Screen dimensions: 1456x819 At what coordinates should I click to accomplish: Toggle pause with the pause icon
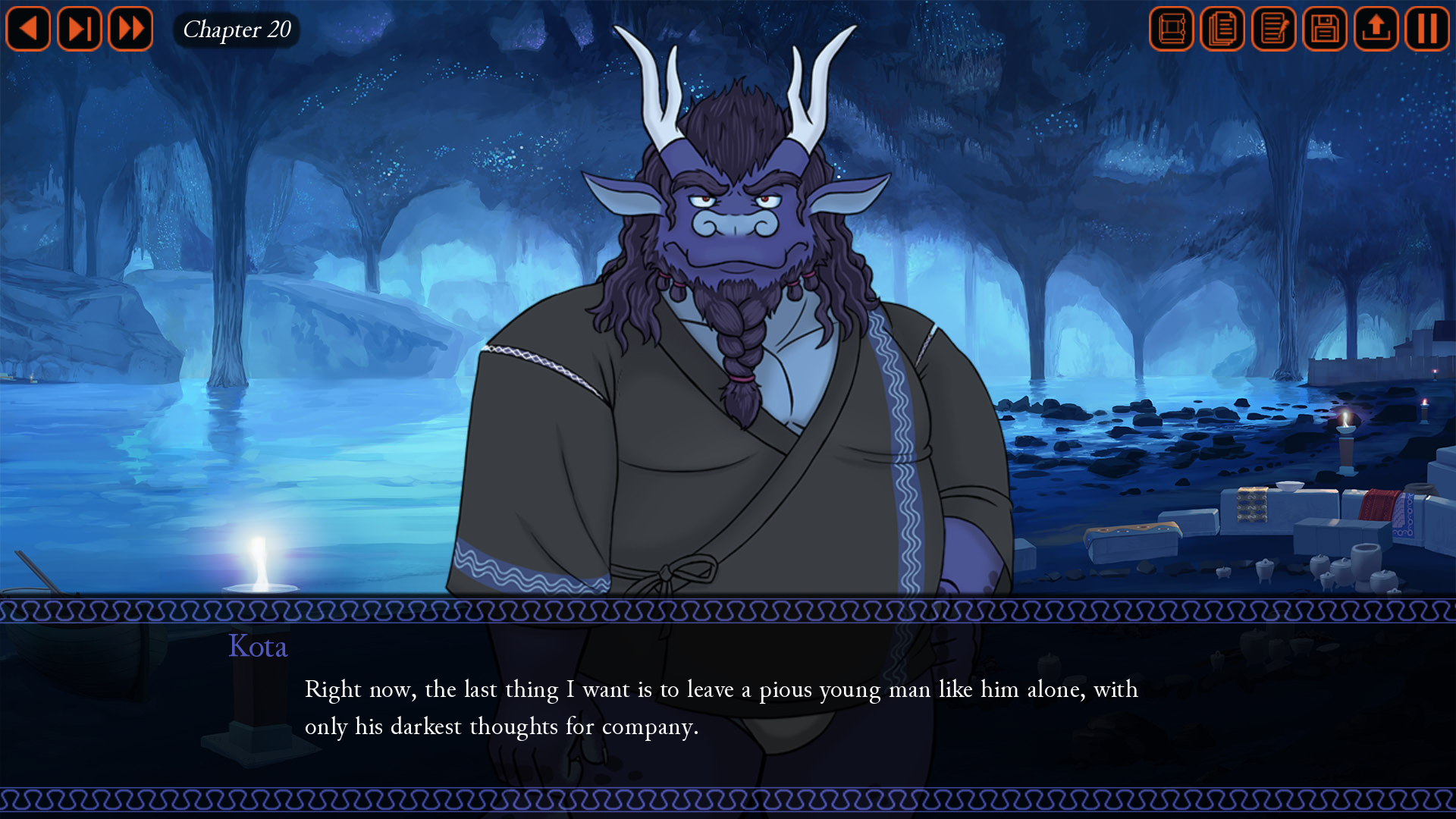click(1428, 29)
